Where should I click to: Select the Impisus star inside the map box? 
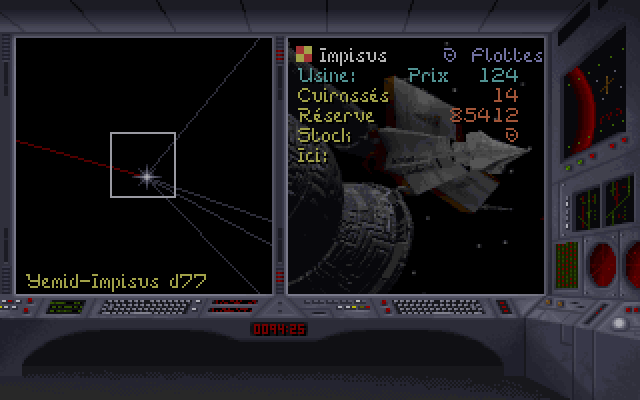tap(147, 177)
